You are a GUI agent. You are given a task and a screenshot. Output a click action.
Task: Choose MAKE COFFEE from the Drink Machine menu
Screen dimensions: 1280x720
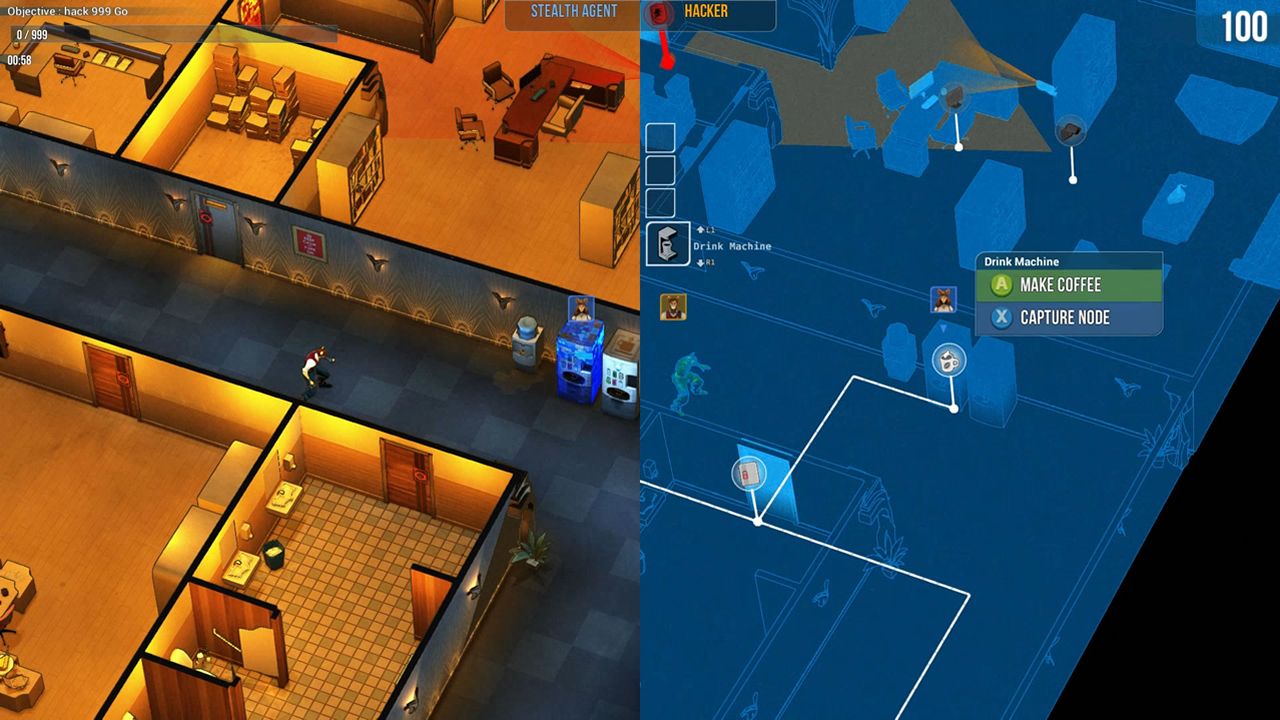pyautogui.click(x=1068, y=285)
